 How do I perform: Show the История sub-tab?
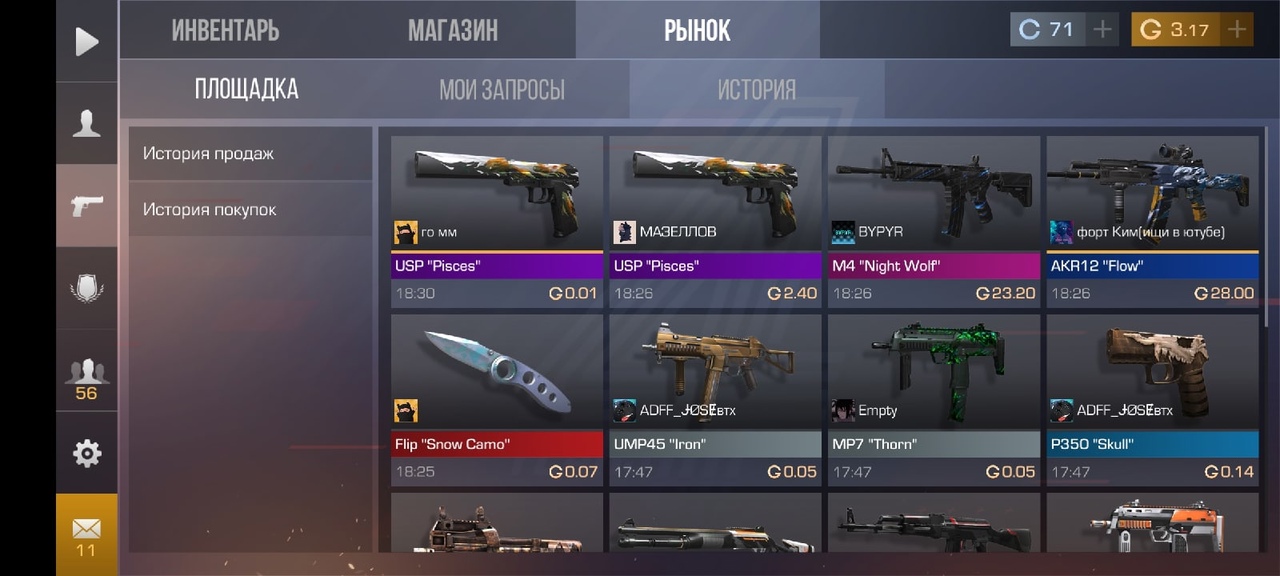pos(756,89)
